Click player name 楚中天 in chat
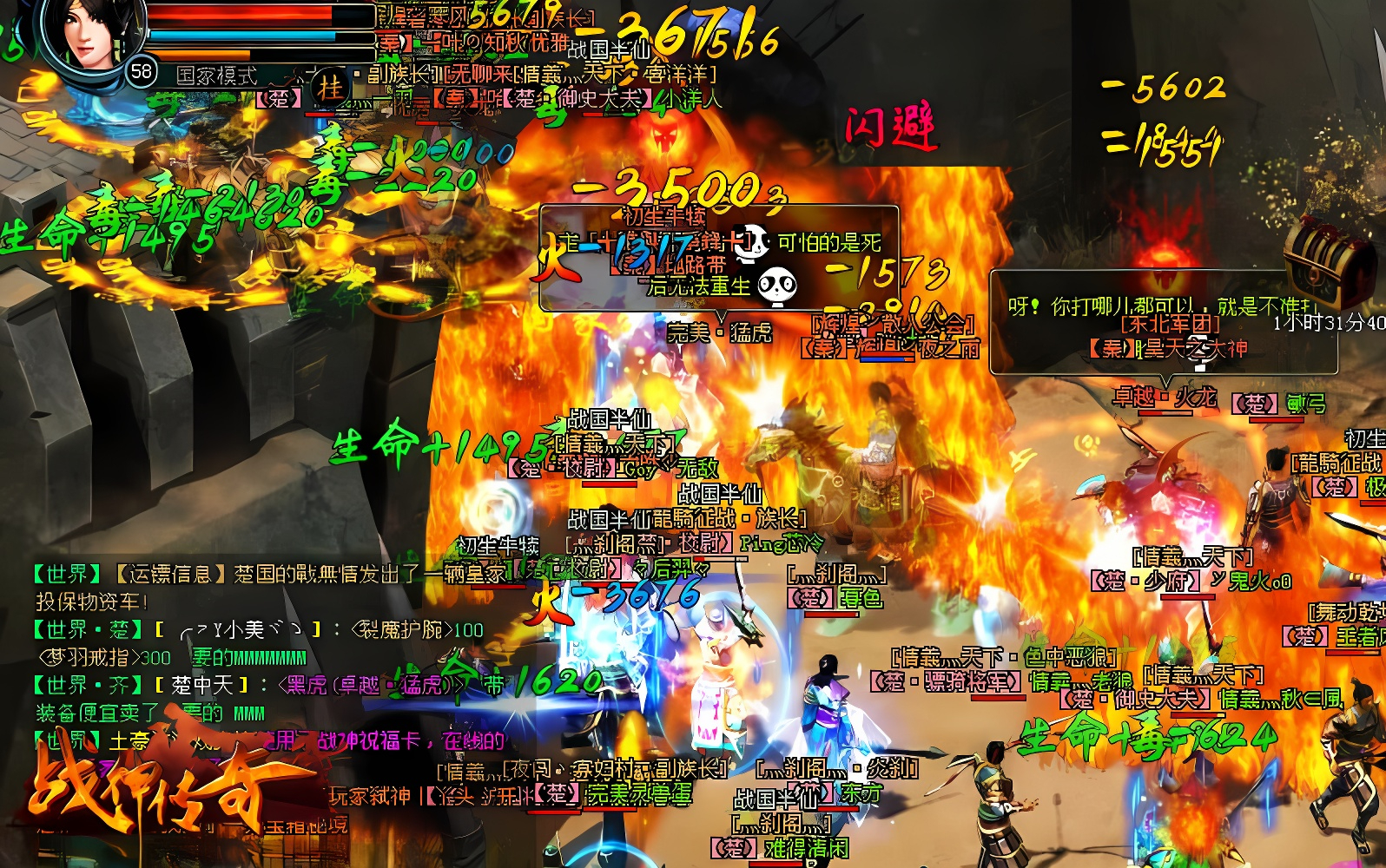Screen dimensions: 1386x868 (202, 686)
